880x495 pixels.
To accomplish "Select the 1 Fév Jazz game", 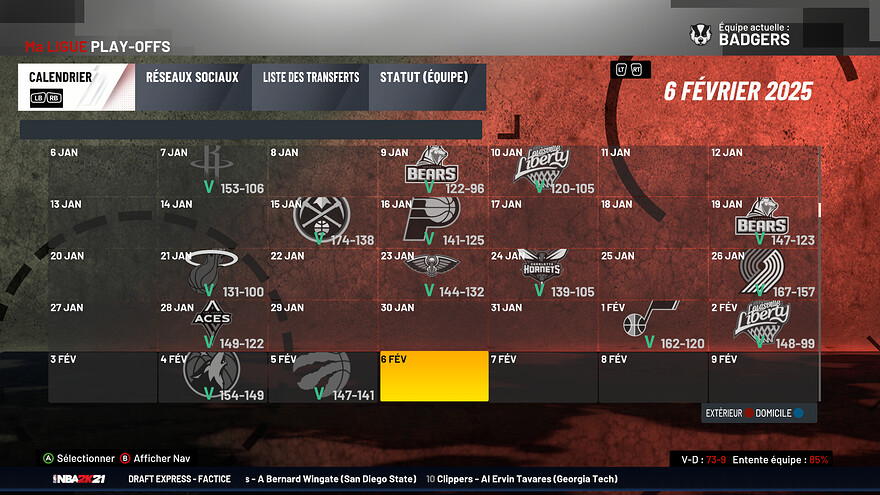I will [653, 326].
